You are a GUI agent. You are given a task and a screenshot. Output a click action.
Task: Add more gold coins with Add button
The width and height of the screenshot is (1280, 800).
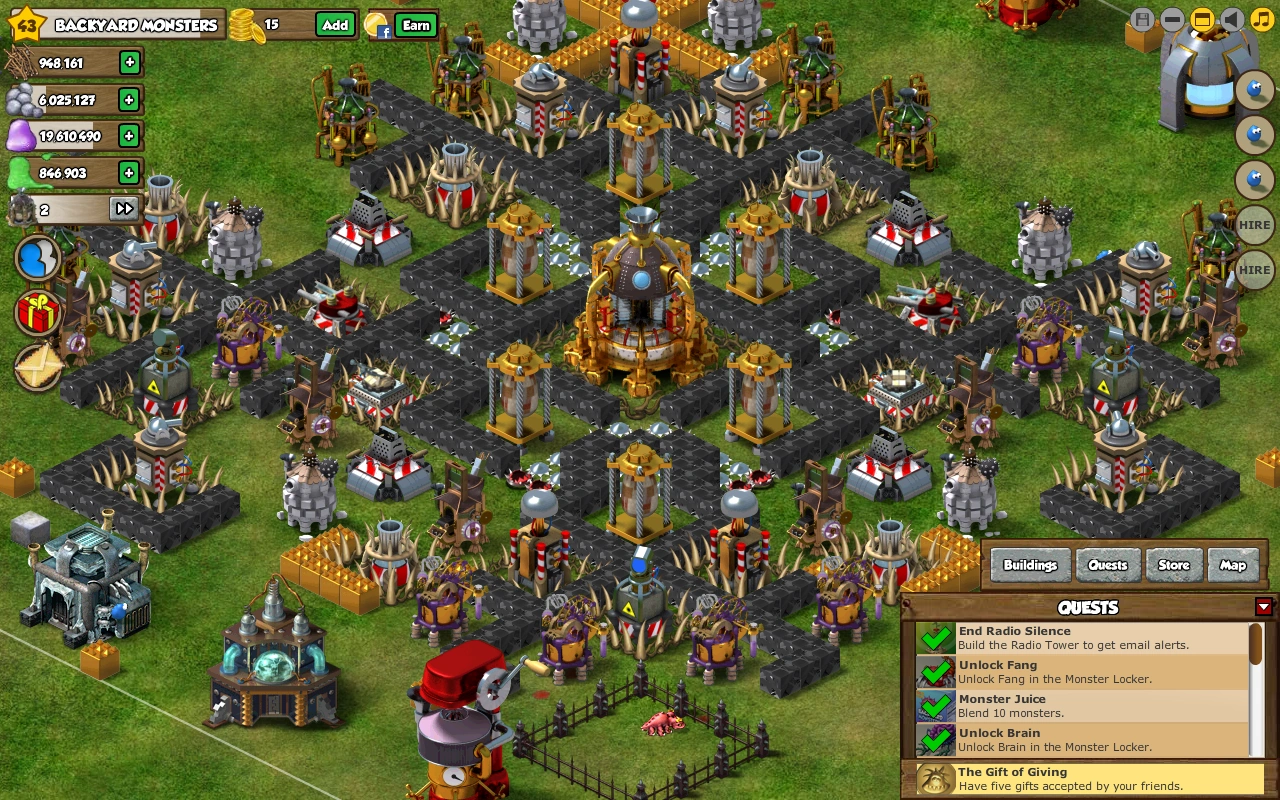[335, 25]
